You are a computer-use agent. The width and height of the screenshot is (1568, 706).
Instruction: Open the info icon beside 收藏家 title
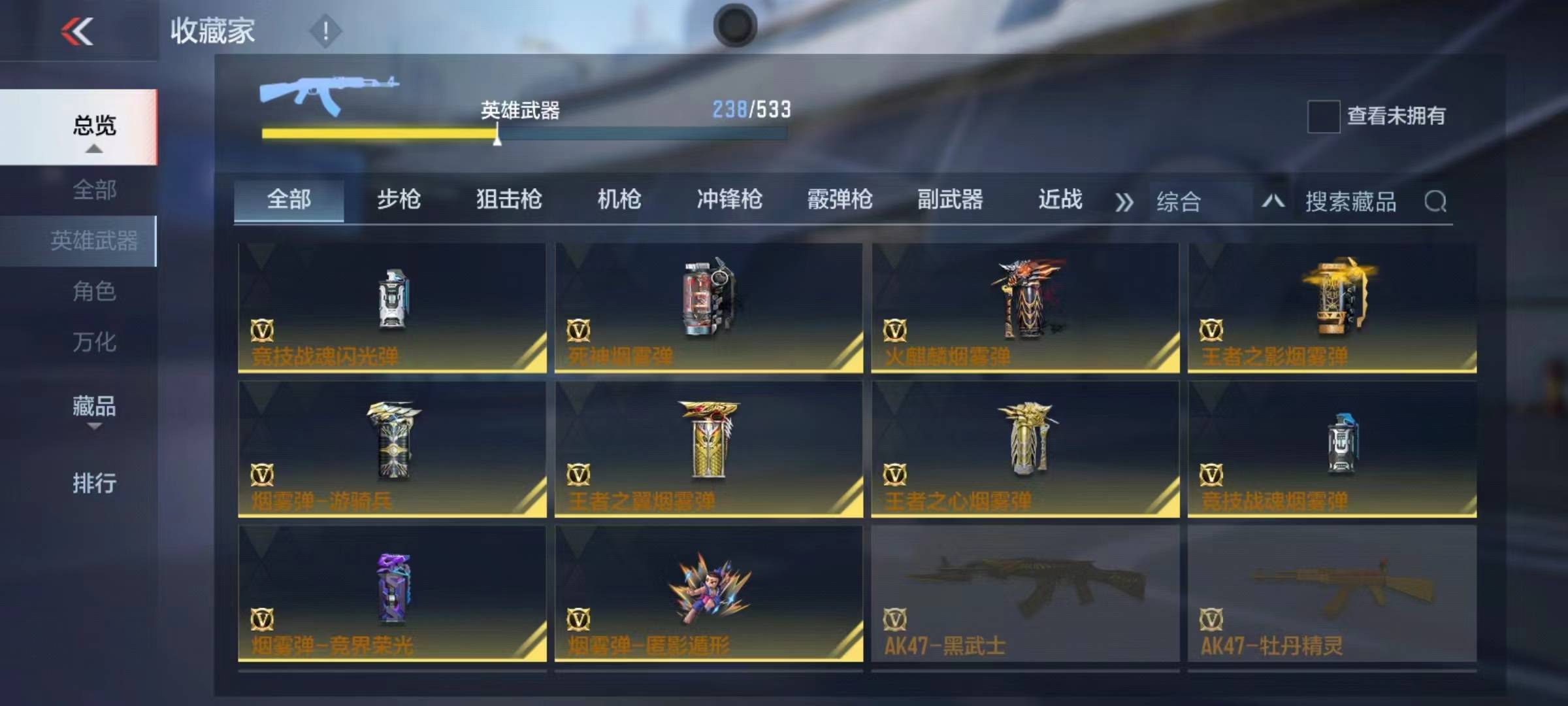point(326,29)
